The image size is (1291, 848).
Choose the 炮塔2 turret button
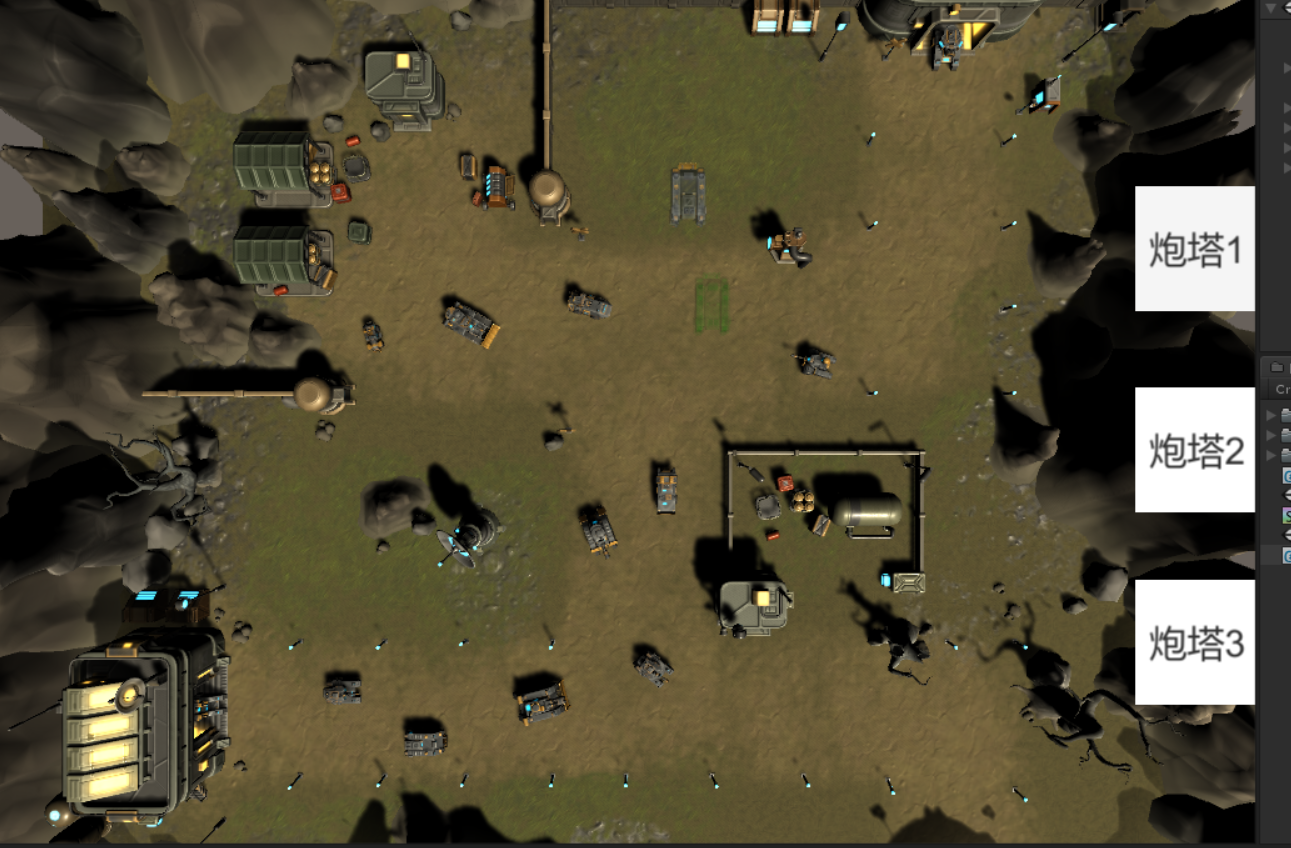click(1194, 450)
